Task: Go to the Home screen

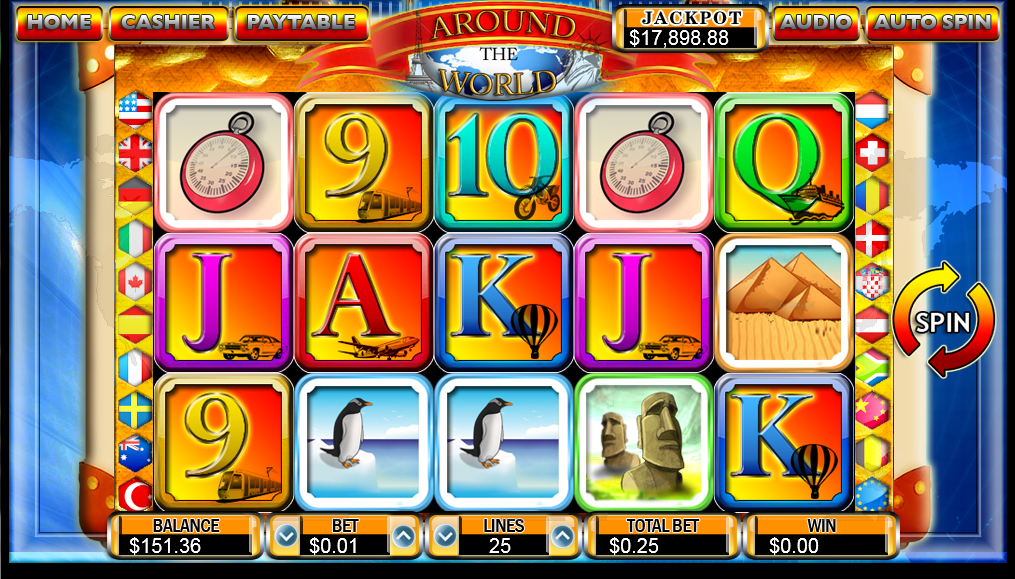Action: (59, 22)
